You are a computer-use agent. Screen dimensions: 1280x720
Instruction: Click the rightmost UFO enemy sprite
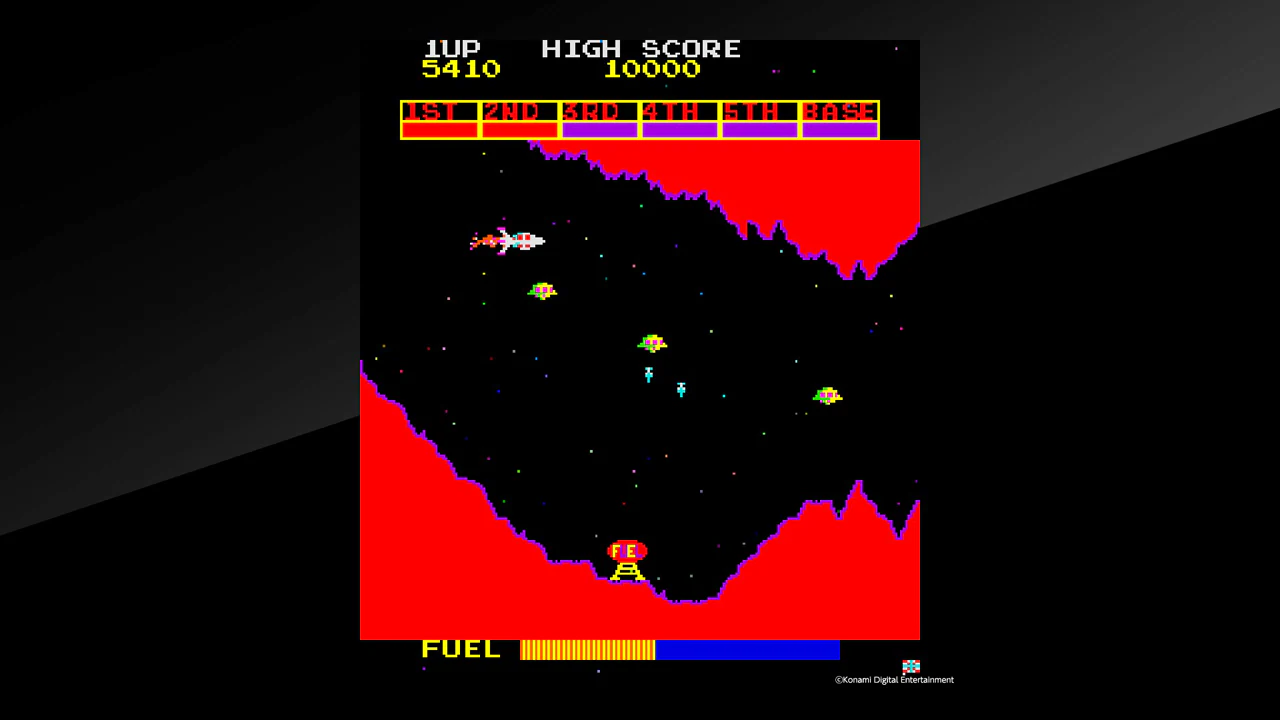pyautogui.click(x=827, y=396)
